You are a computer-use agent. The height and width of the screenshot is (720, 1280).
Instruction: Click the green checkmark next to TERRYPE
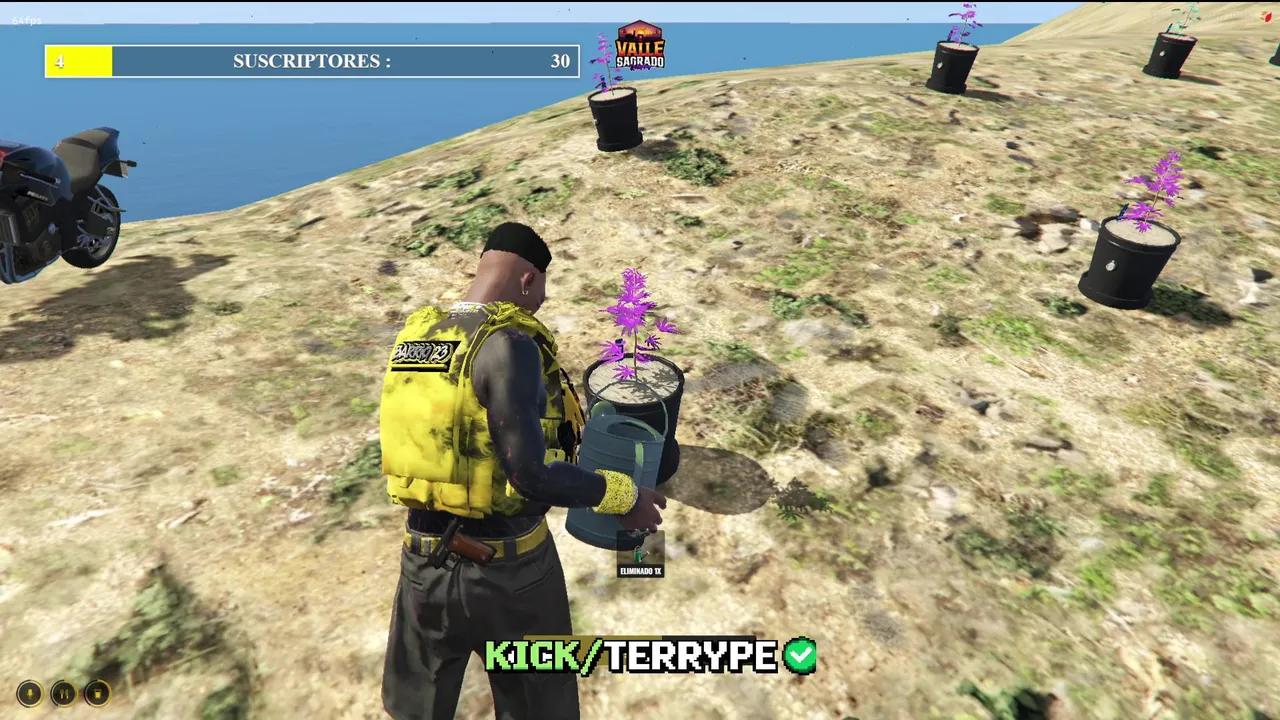tap(799, 657)
